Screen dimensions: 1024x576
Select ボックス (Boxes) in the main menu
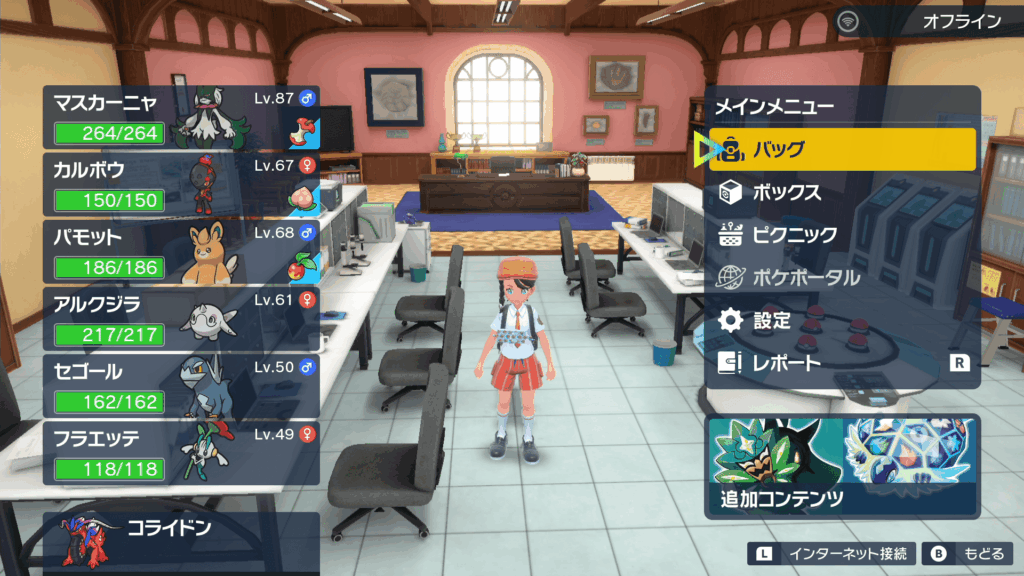point(842,192)
